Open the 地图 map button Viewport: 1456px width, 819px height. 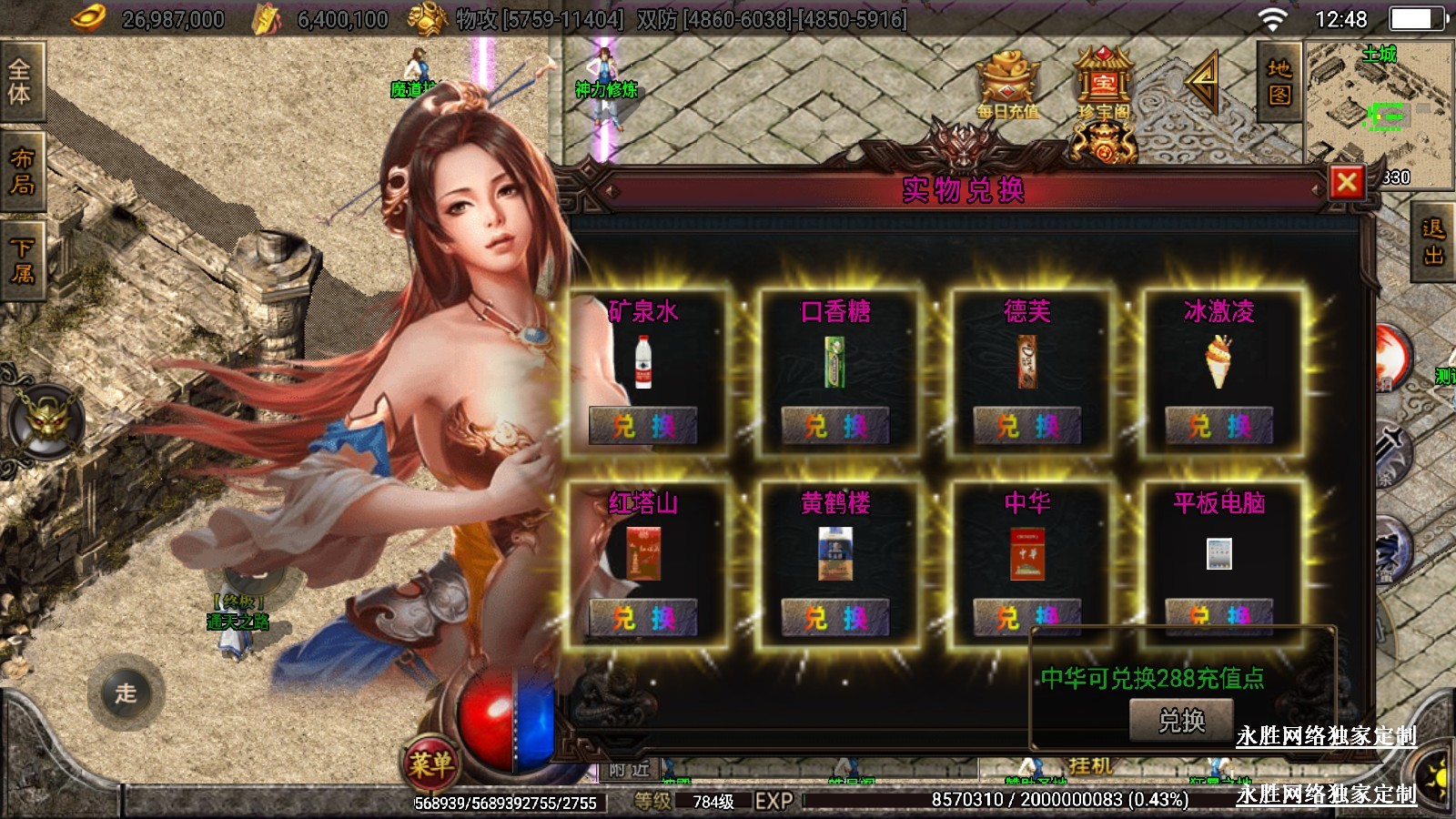coord(1279,82)
